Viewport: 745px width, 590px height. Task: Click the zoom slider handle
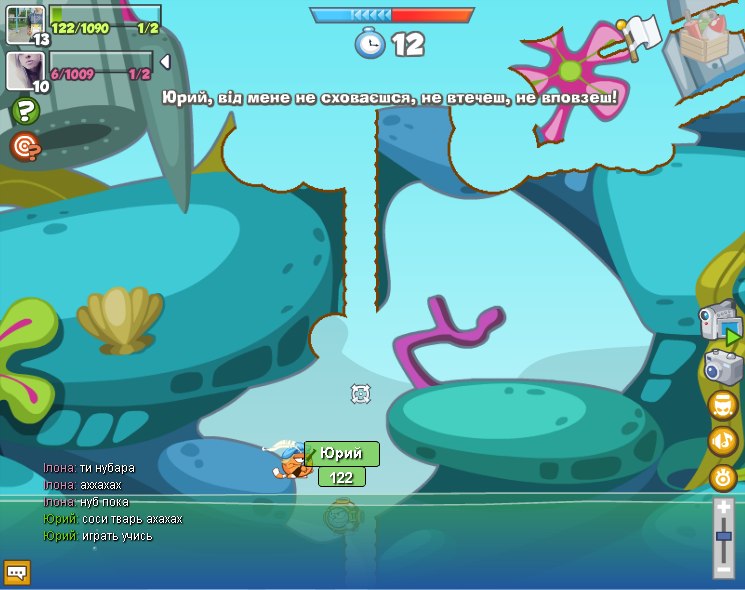tap(724, 537)
